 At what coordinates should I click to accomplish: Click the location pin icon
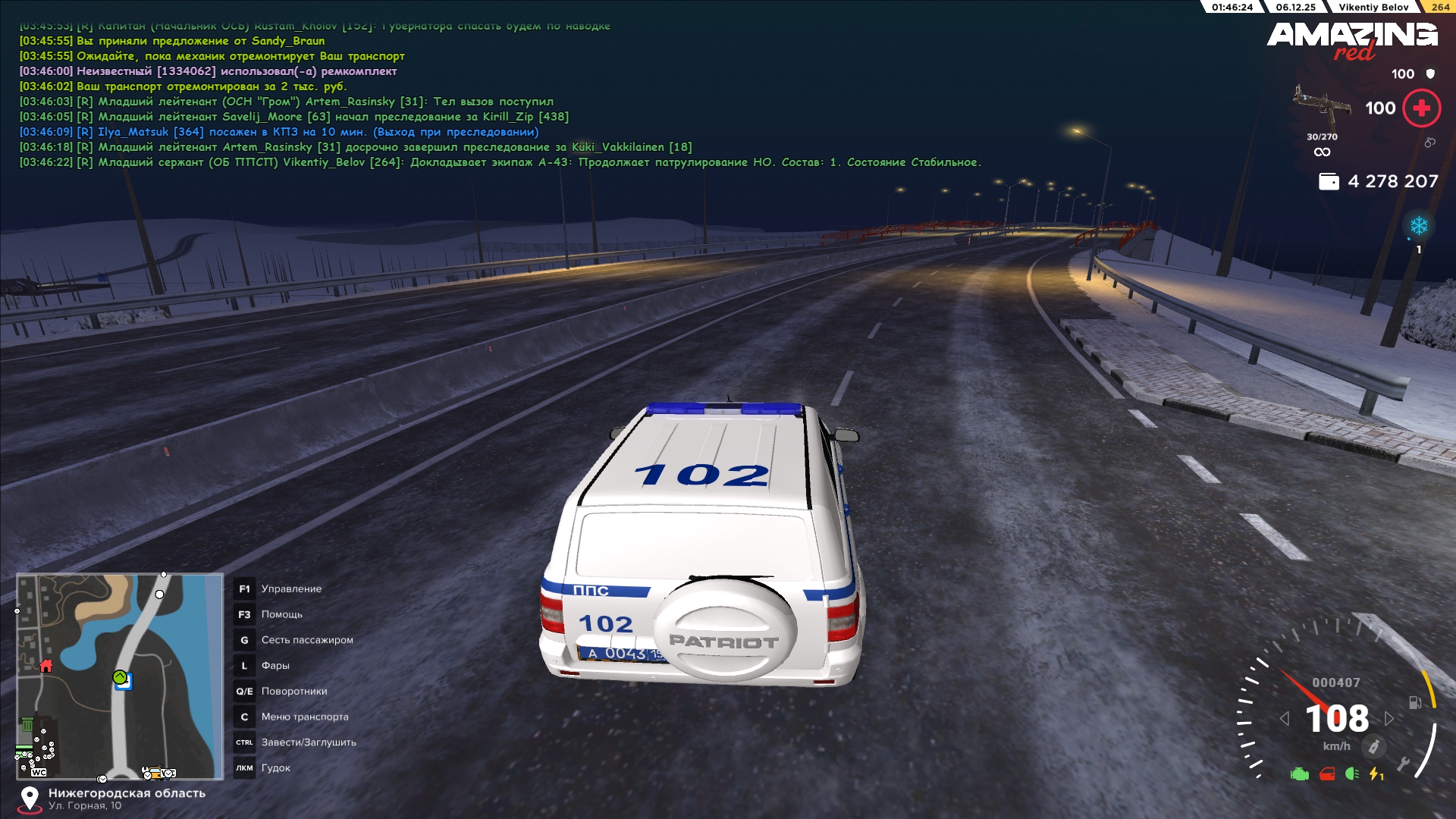click(x=30, y=799)
